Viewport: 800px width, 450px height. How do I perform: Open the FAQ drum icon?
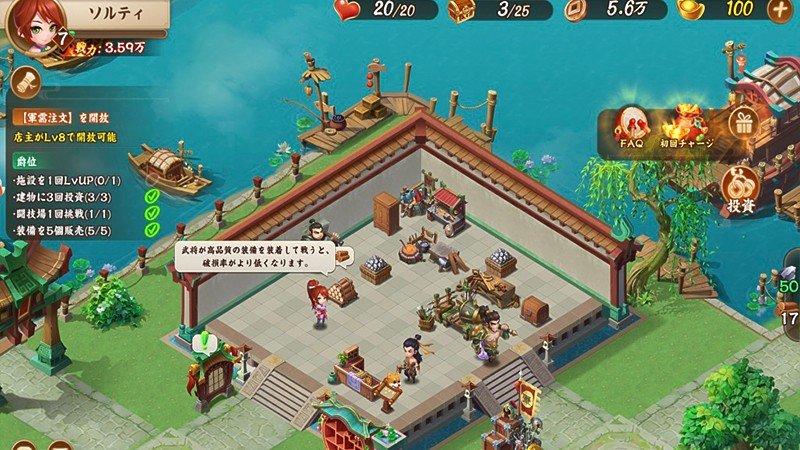[630, 127]
